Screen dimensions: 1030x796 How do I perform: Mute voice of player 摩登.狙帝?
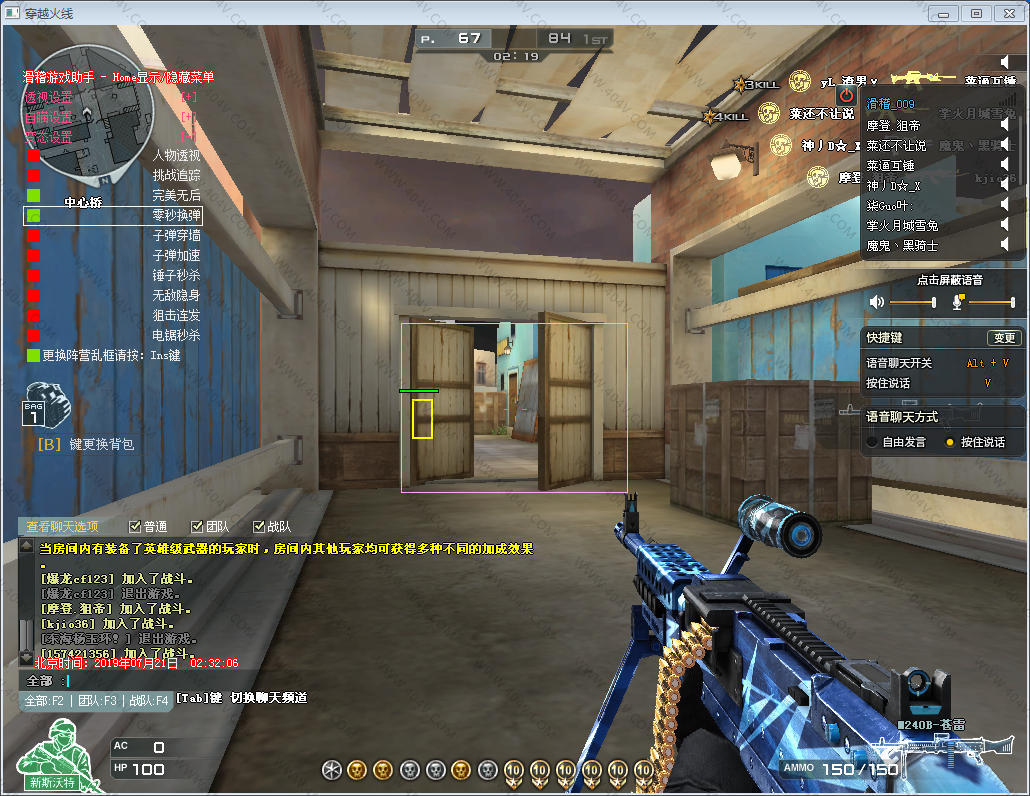click(x=1005, y=126)
